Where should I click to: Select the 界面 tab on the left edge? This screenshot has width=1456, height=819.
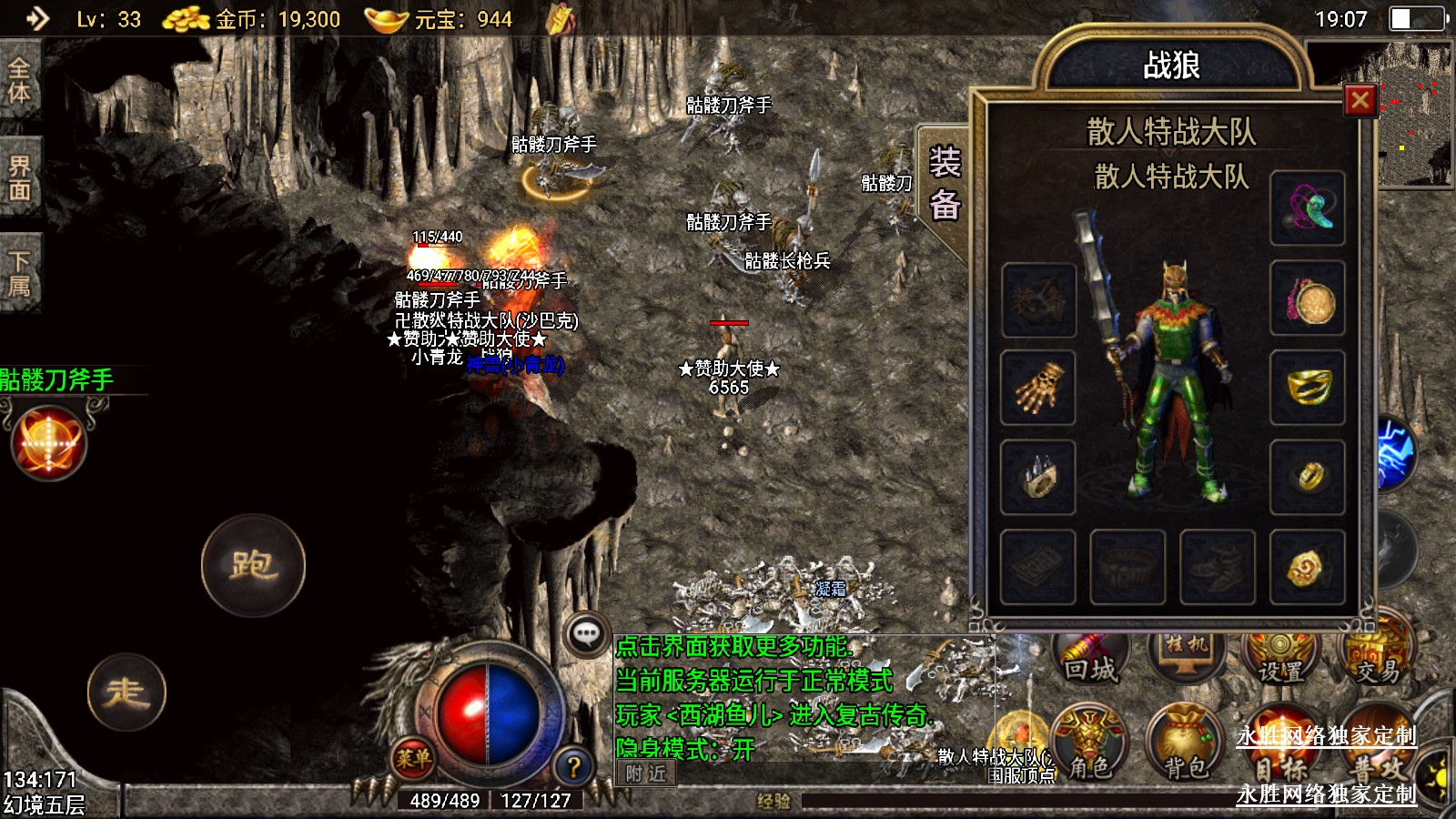(x=20, y=177)
